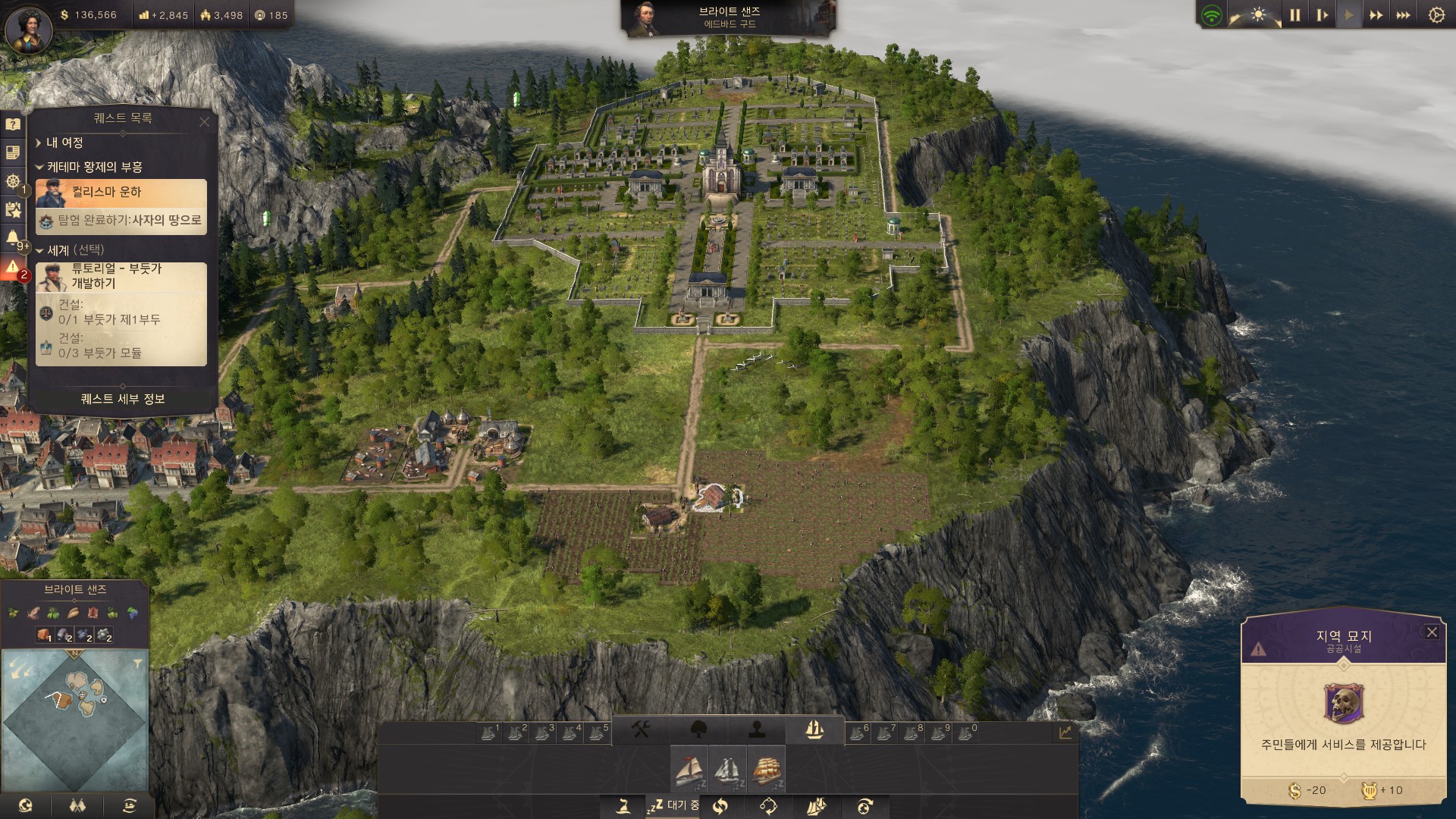
Task: Select the red-flagged schooner ship
Action: pos(689,769)
